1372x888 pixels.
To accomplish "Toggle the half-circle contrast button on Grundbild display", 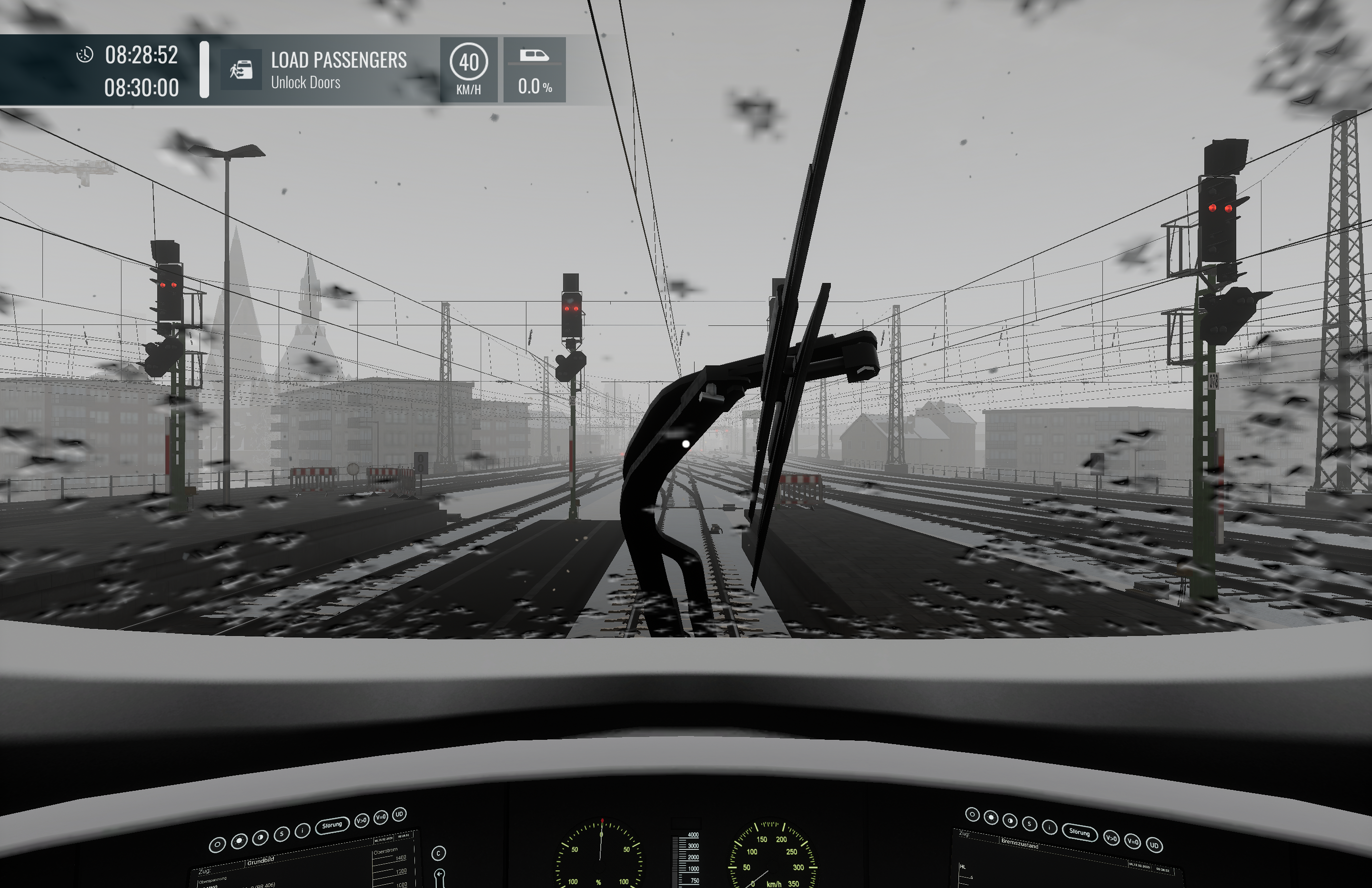I will coord(260,837).
